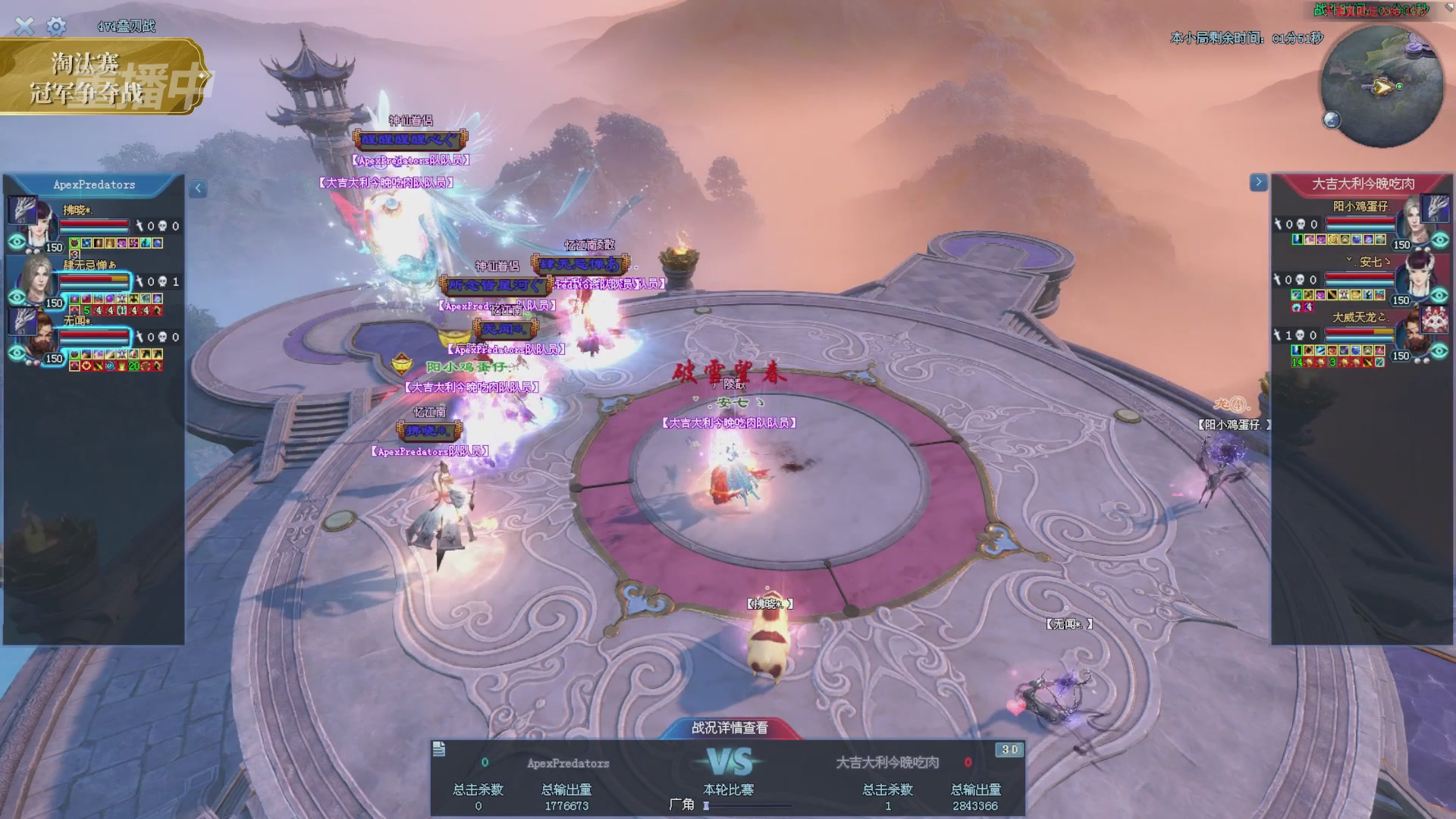Collapse the ApexPredators team panel arrow
Image resolution: width=1456 pixels, height=819 pixels.
click(198, 188)
